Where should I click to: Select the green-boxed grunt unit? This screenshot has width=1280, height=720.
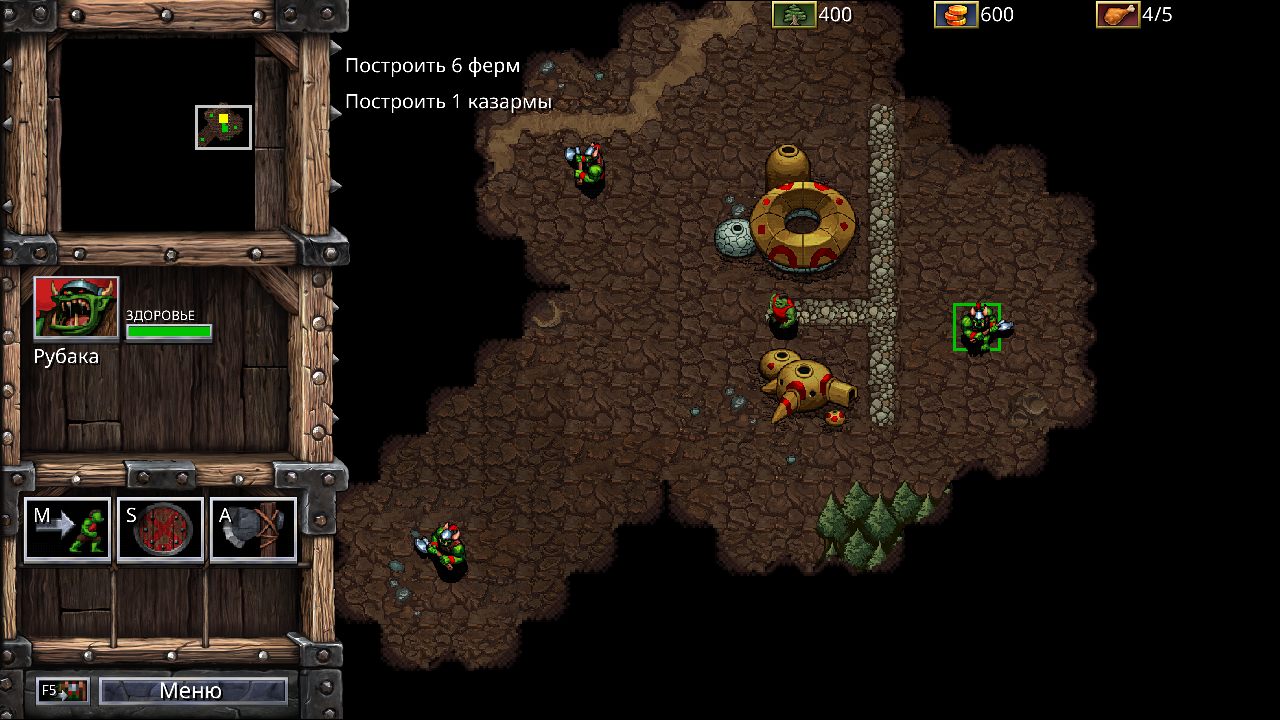click(977, 328)
